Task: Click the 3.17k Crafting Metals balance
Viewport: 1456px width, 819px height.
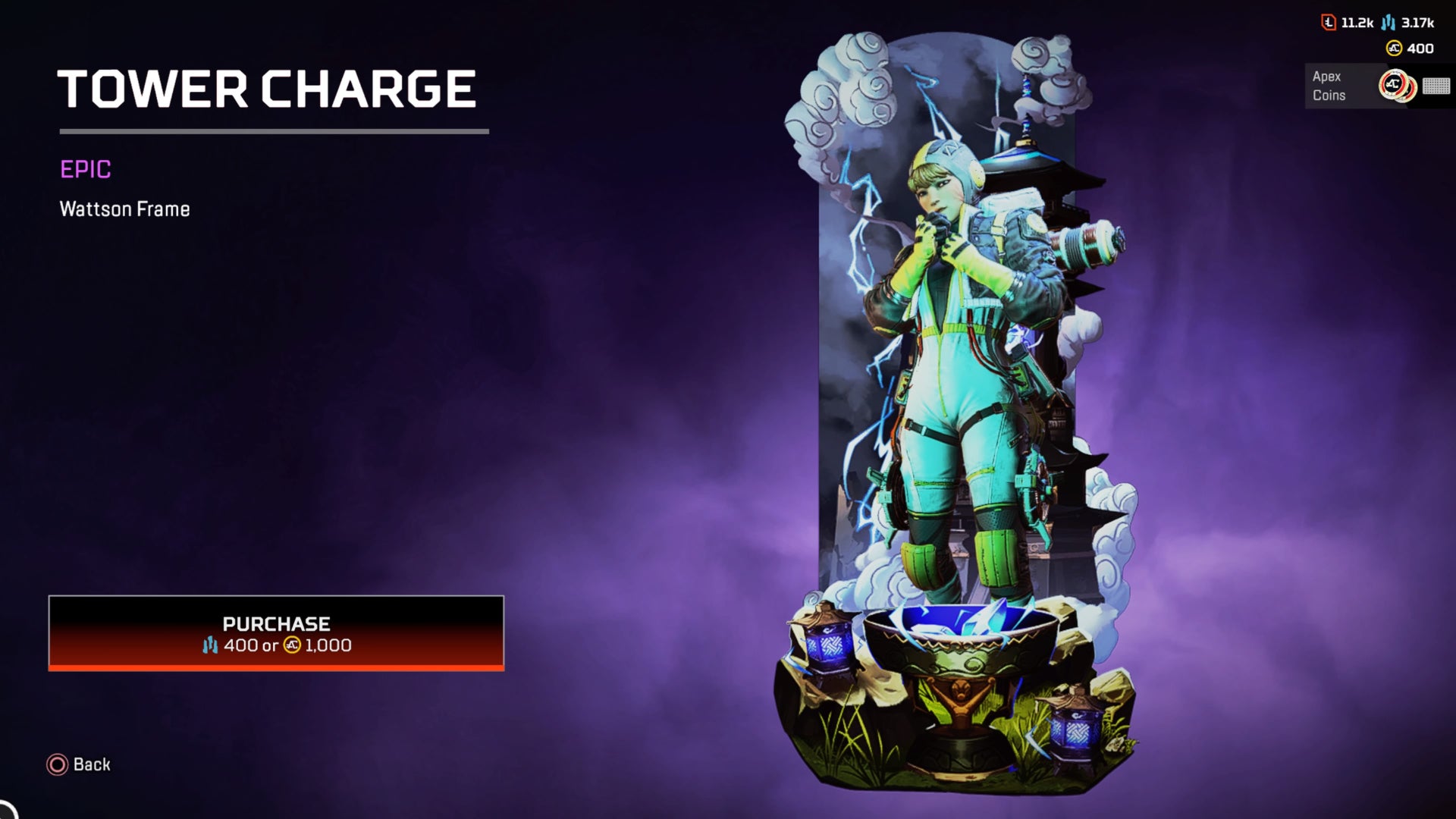Action: [x=1417, y=23]
